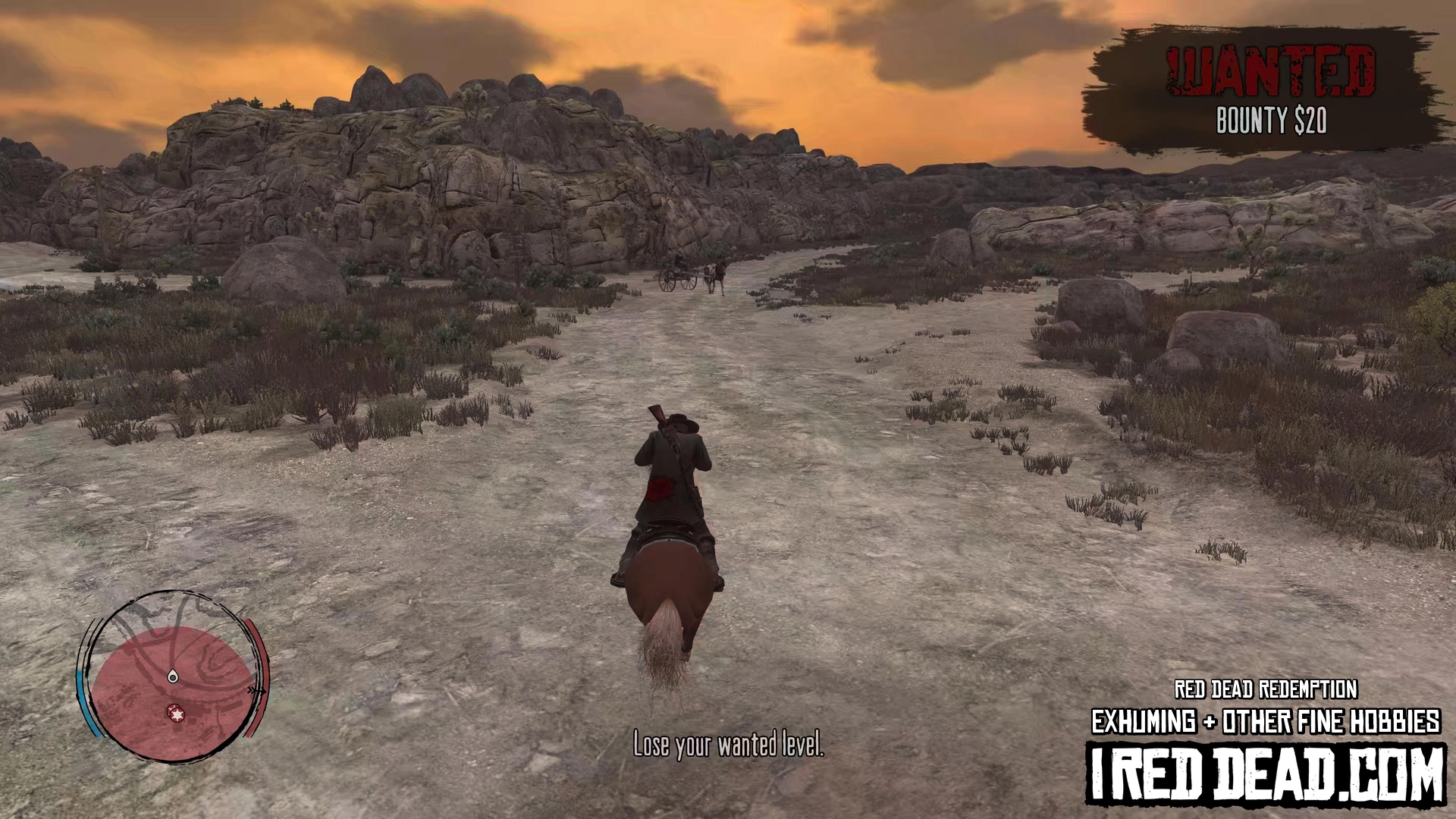Open the iRedDead.com watermark logo
1456x819 pixels.
(x=1266, y=774)
